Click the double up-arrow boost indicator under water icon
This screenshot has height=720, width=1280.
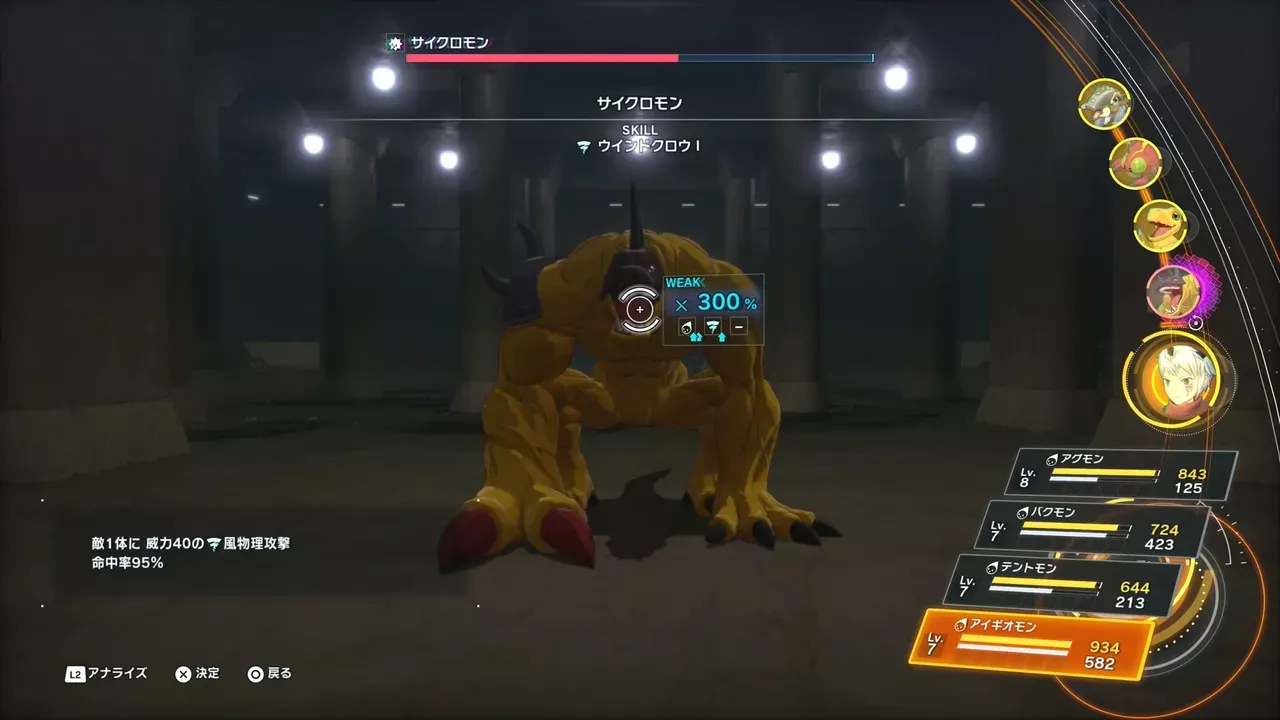(x=696, y=337)
